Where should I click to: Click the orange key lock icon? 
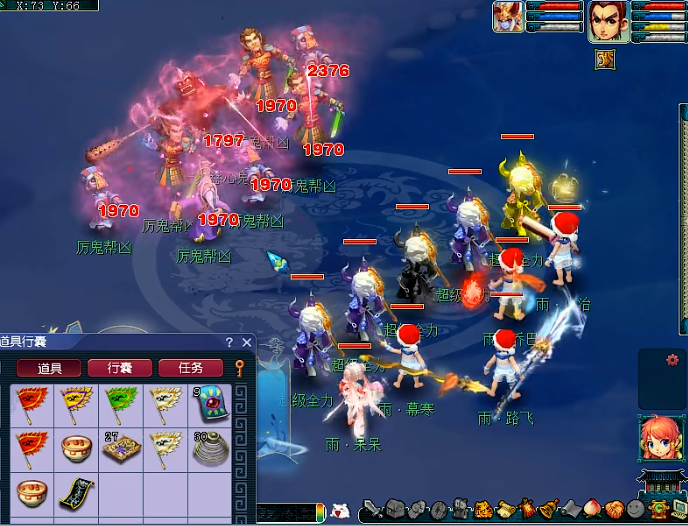tap(240, 368)
